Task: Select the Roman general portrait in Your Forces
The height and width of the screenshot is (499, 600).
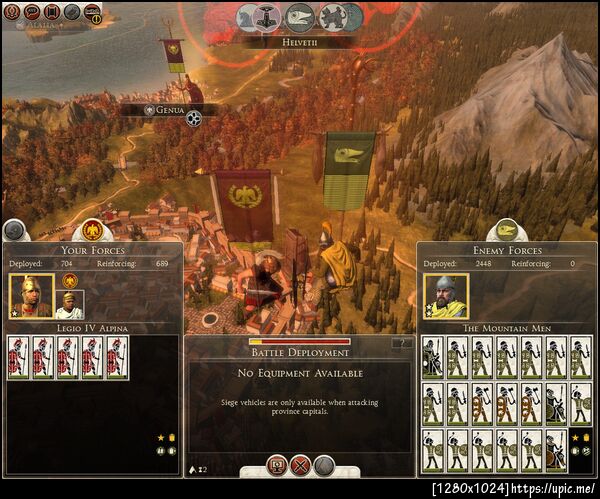Action: point(30,295)
